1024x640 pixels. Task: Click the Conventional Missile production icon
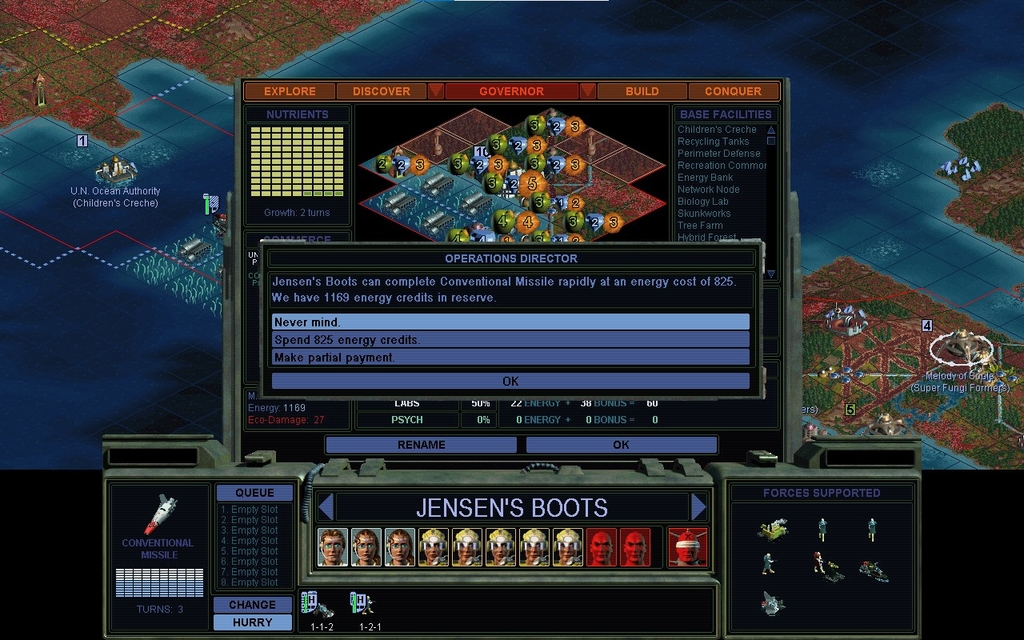tap(158, 516)
